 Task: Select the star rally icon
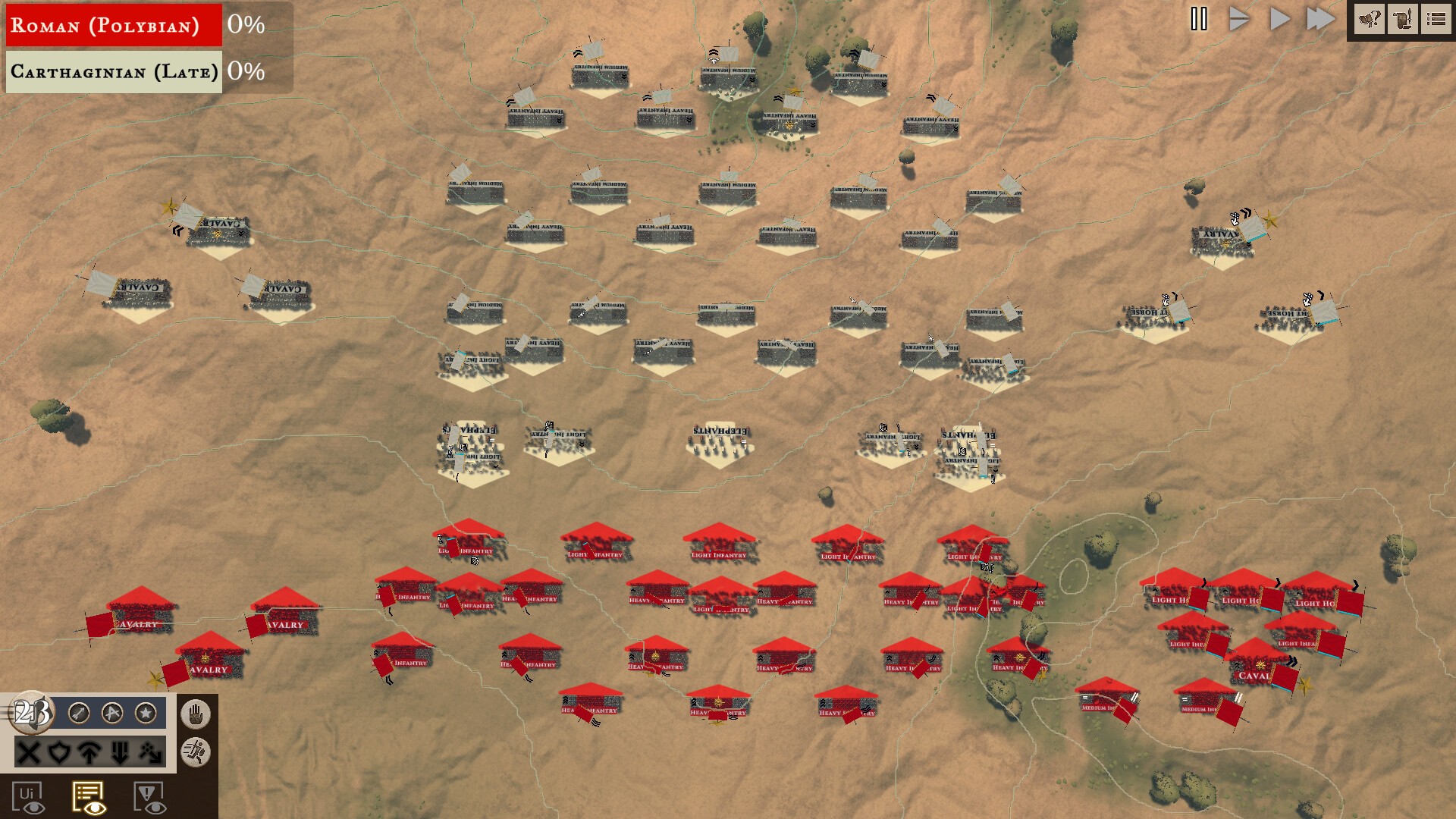click(x=146, y=713)
